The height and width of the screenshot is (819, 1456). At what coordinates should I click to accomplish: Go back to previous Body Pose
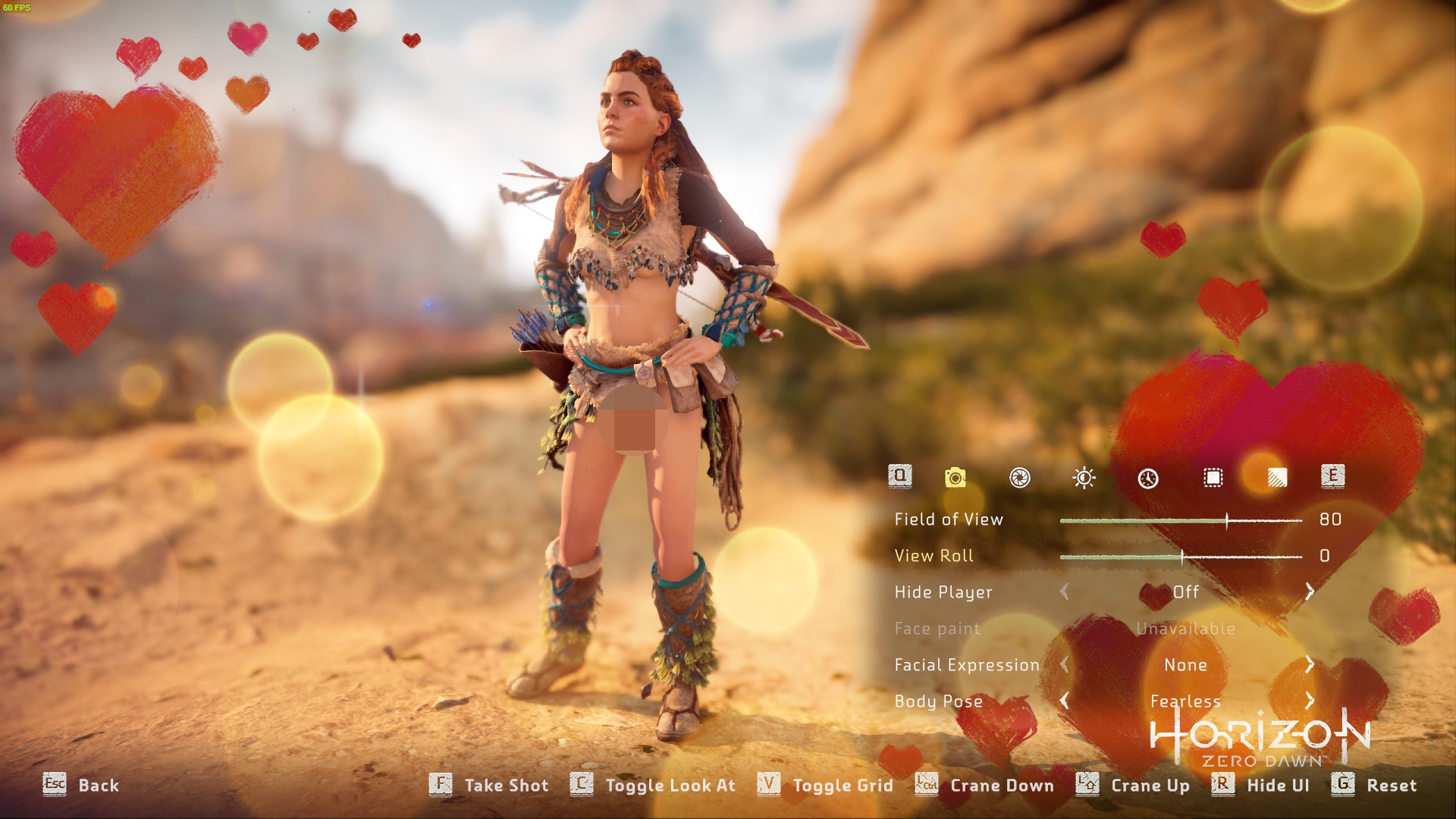(1064, 701)
